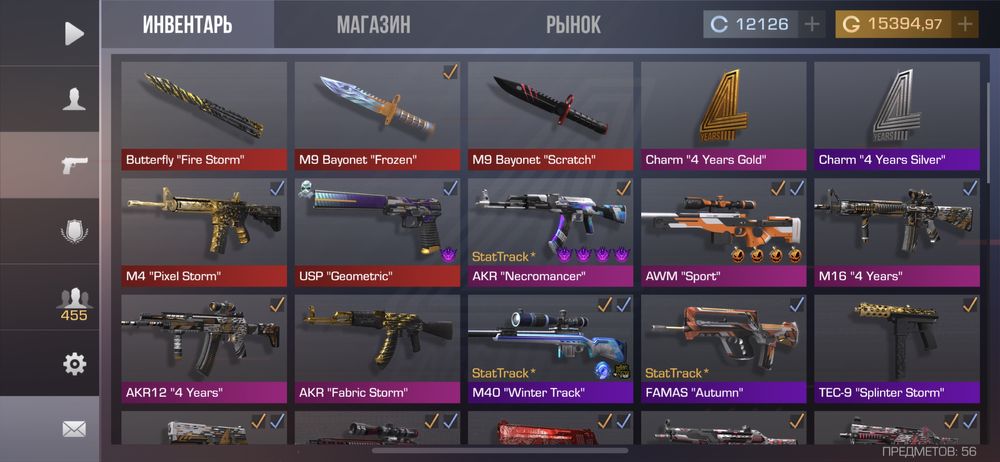Add more gold with plus button
Viewport: 1000px width, 462px height.
pos(964,24)
